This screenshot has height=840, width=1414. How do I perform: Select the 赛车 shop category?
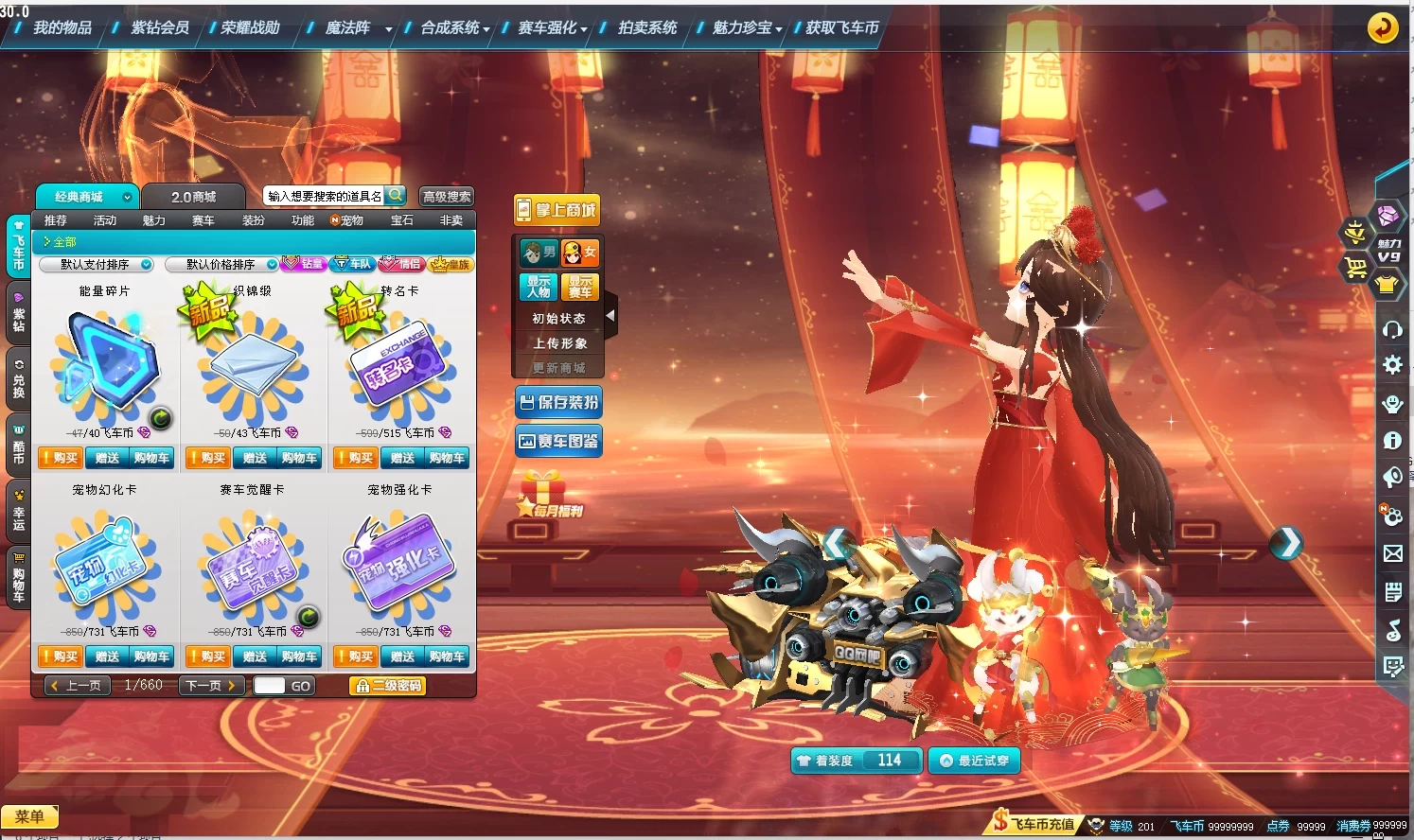203,220
